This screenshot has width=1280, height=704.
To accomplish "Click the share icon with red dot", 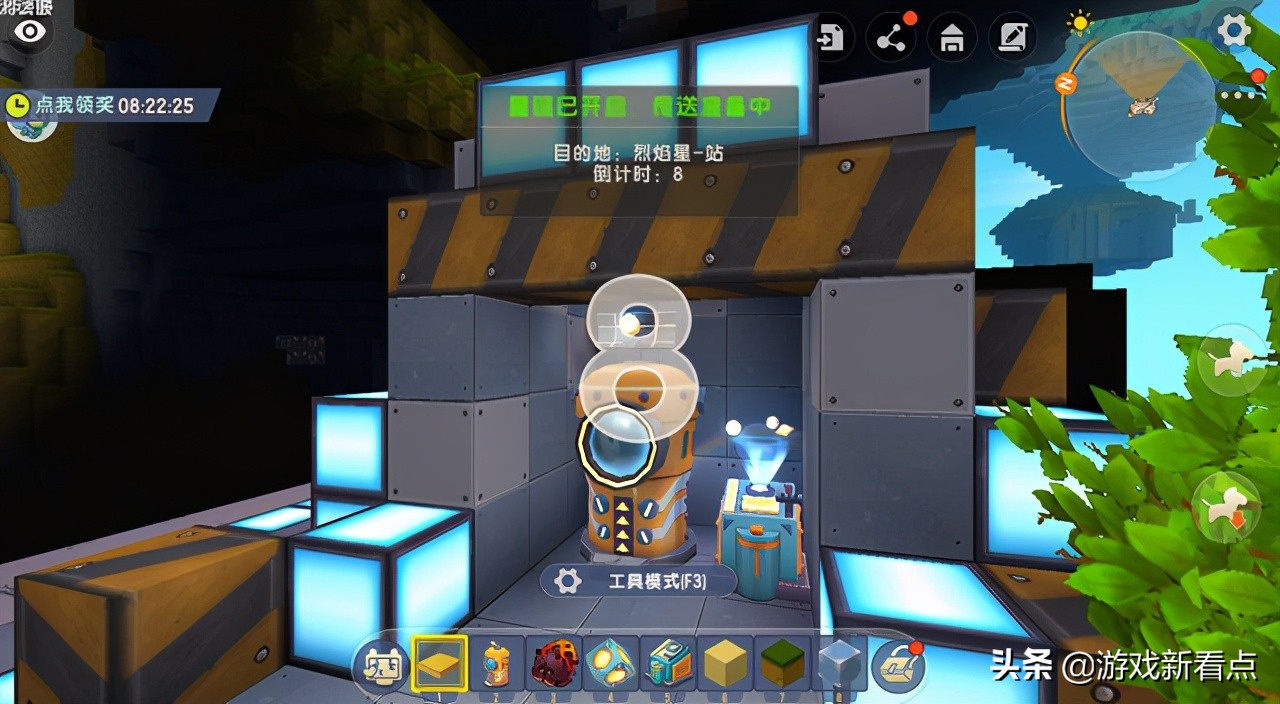I will [891, 39].
